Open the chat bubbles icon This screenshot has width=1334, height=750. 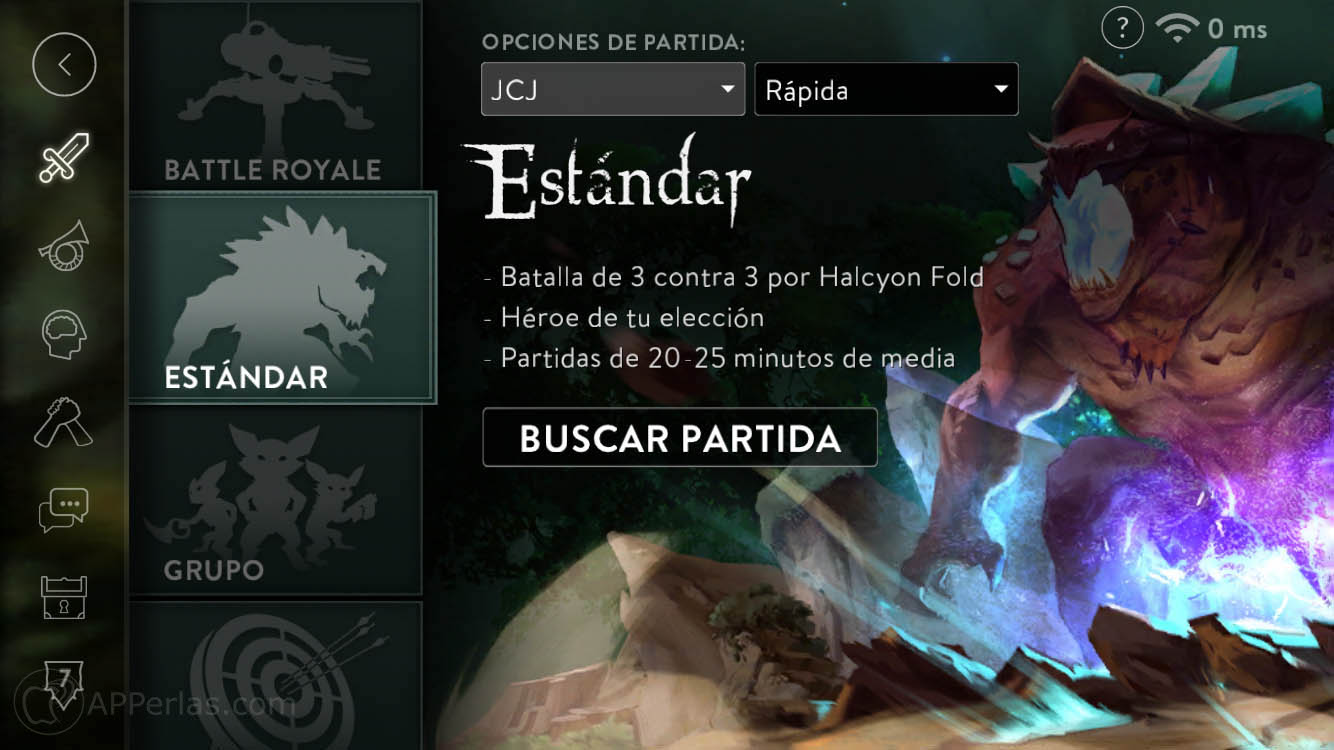click(x=63, y=508)
